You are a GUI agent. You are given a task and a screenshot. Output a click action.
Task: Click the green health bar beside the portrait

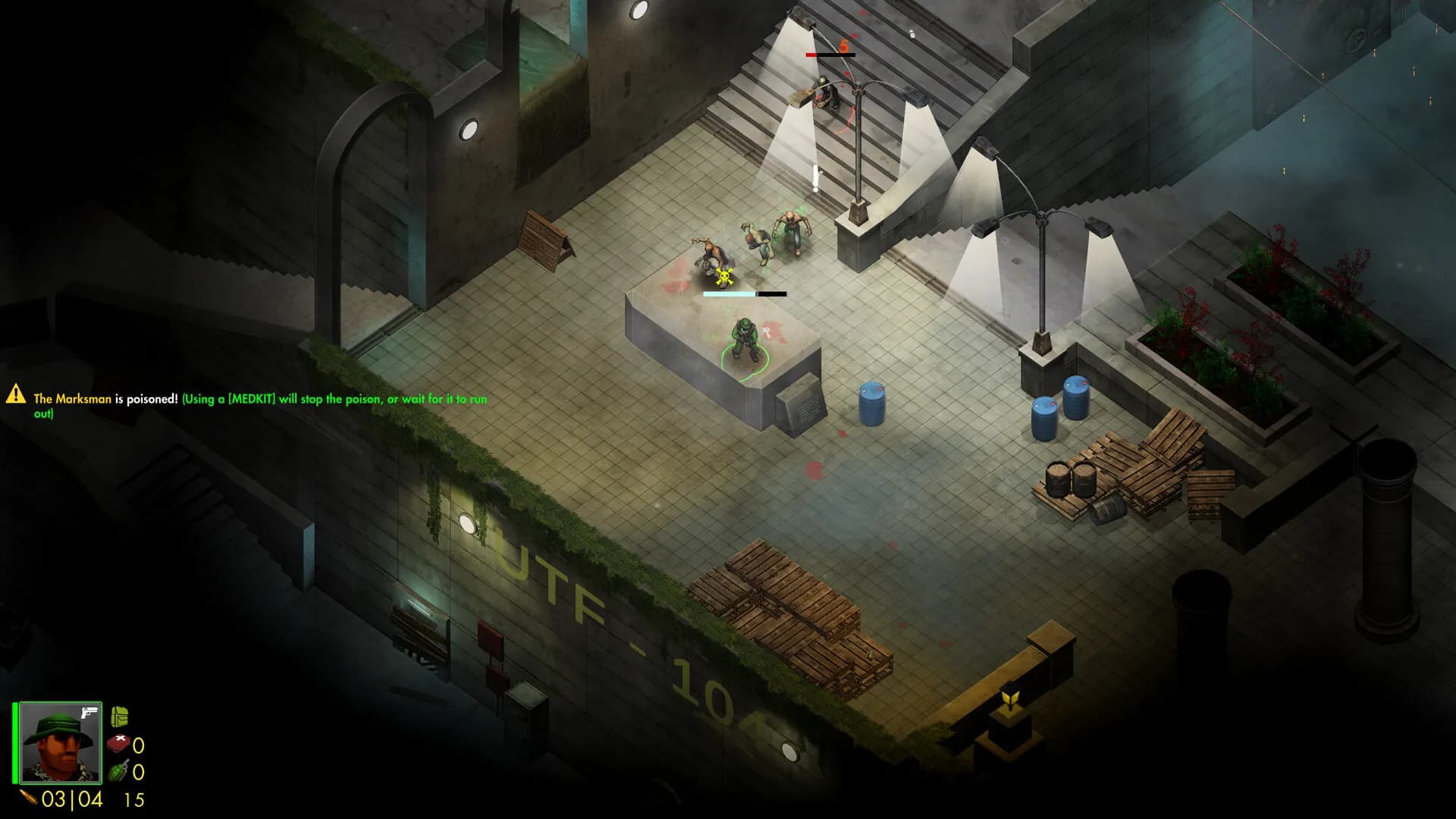pyautogui.click(x=15, y=743)
